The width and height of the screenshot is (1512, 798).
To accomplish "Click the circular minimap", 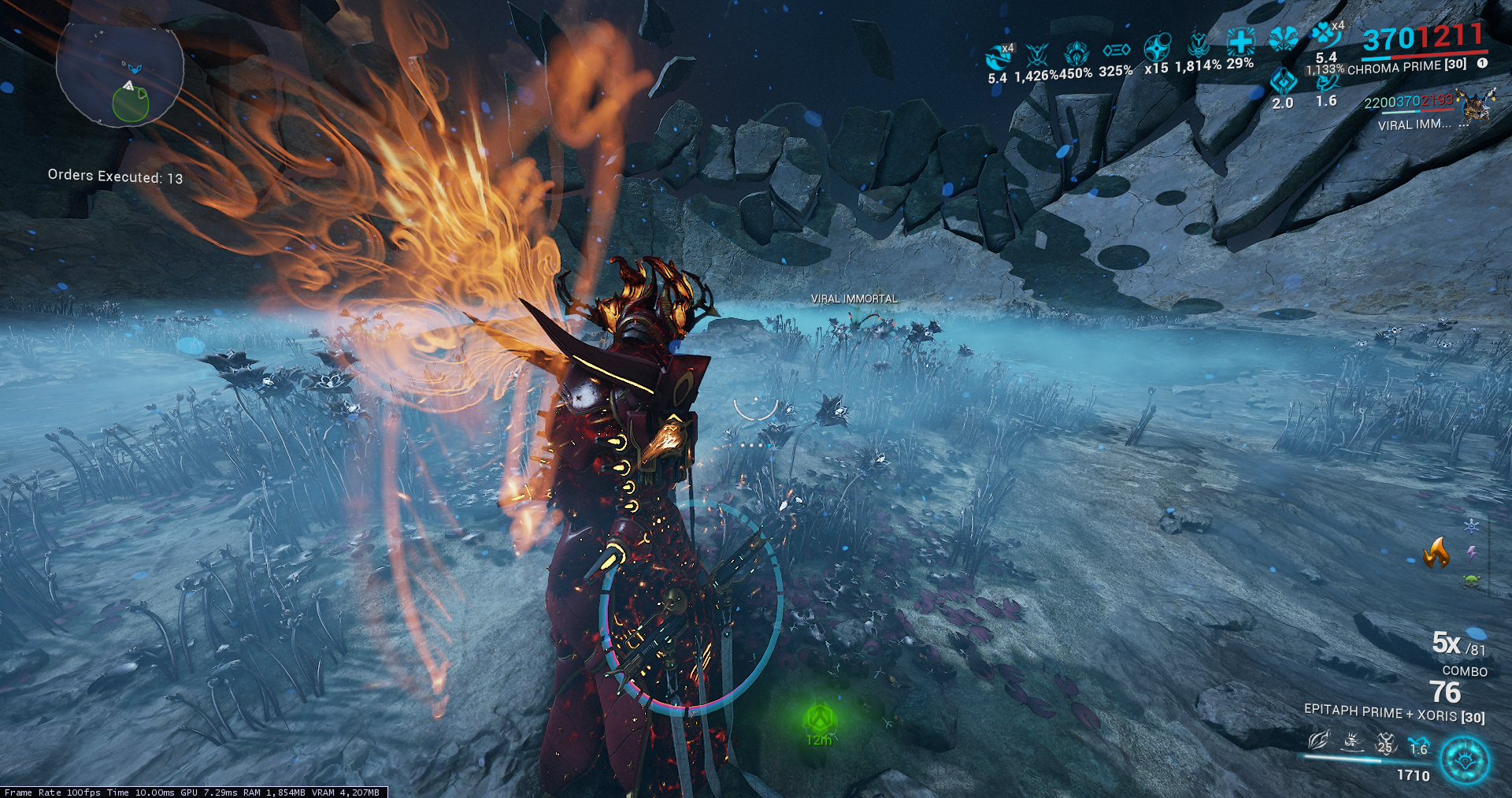I will point(120,73).
